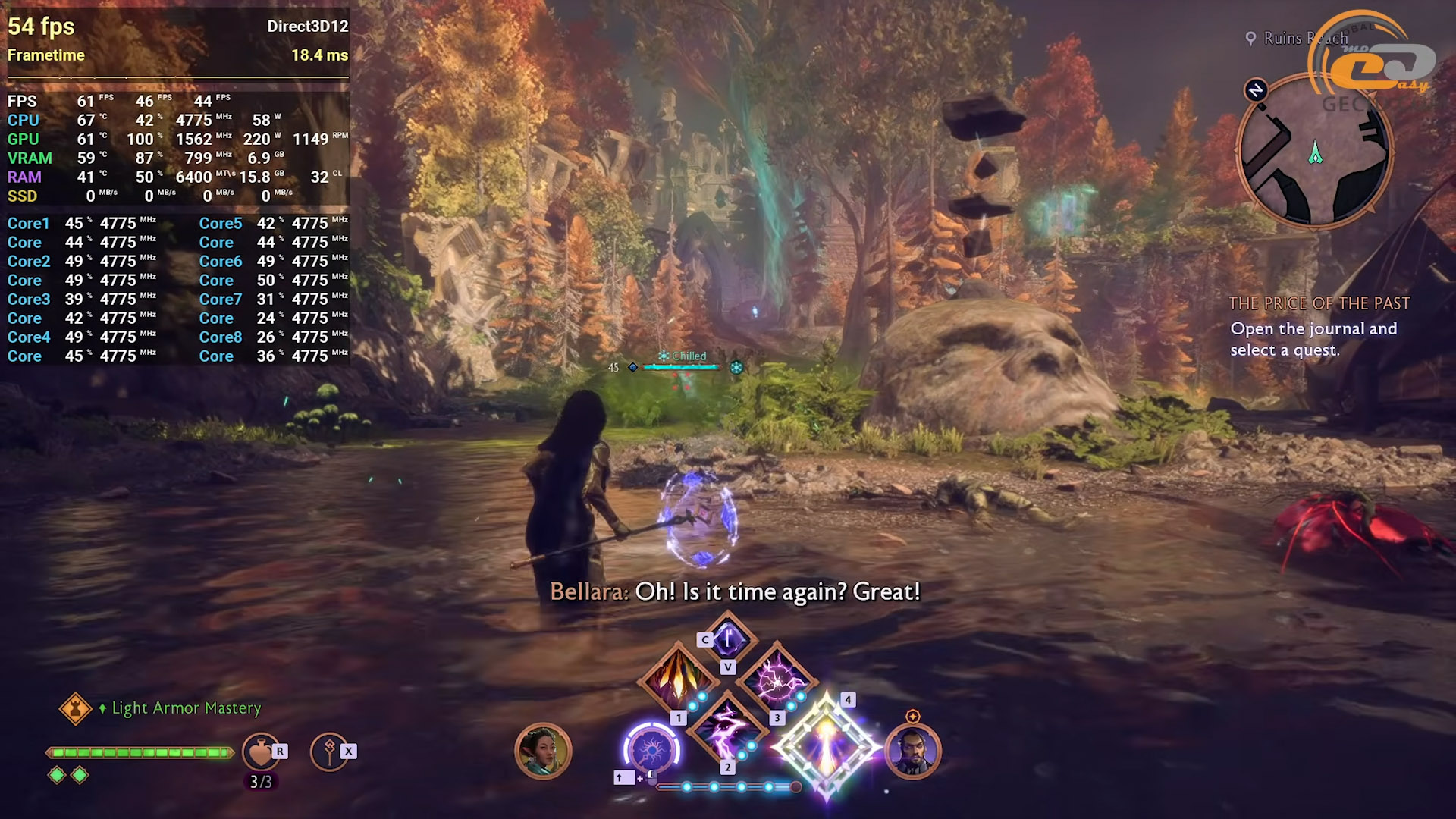Open The Price of the Past quest tracker
Viewport: 1456px width, 819px height.
tap(1319, 304)
